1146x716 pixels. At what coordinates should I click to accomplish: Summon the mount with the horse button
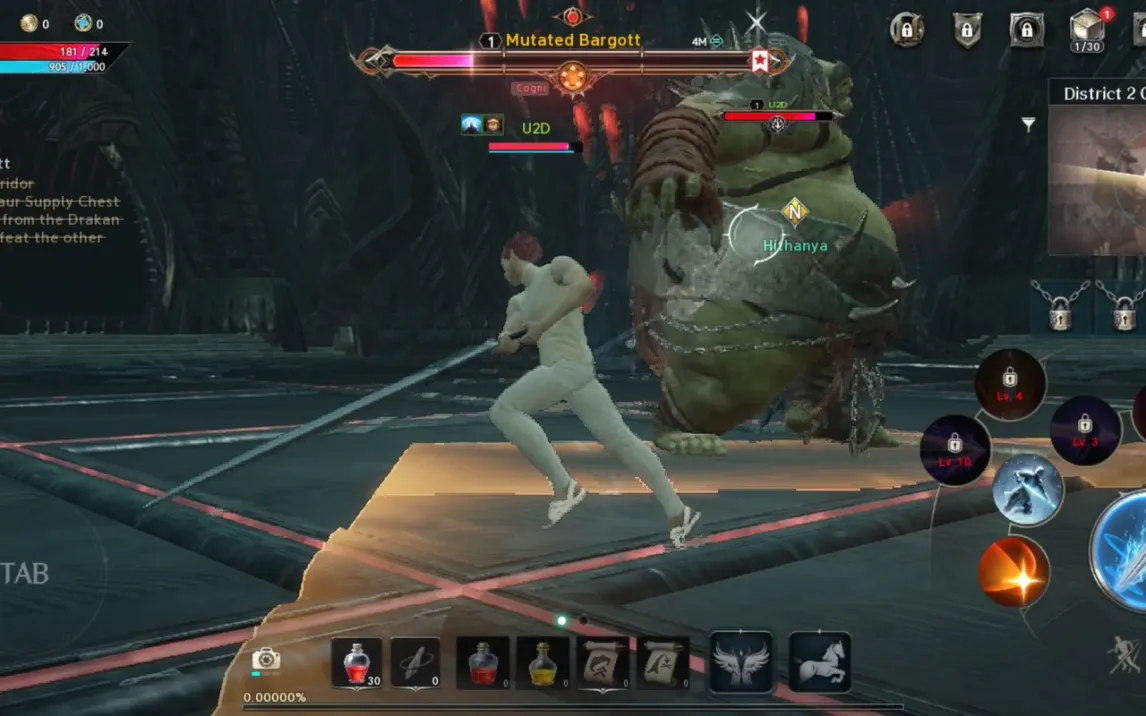tap(820, 662)
